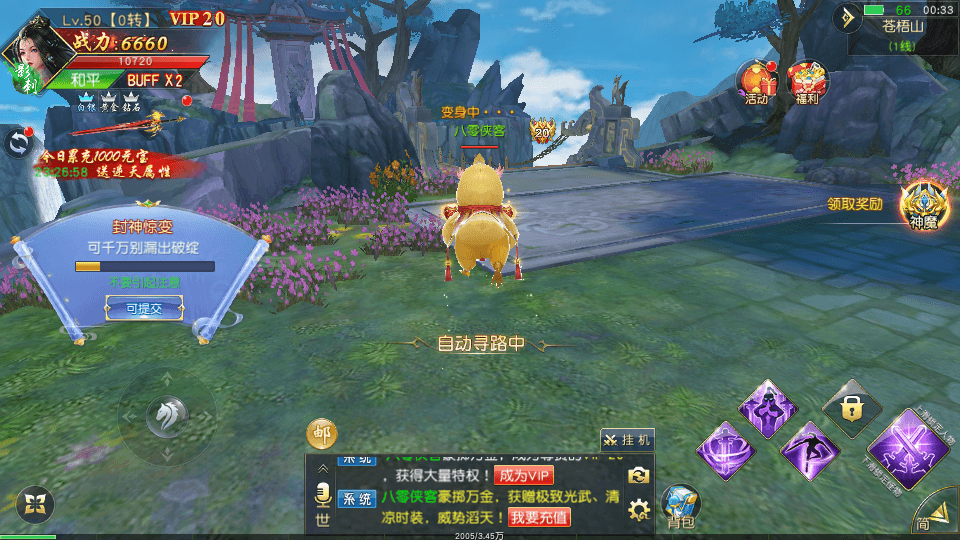960x540 pixels.
Task: Open chat settings gear icon
Action: pos(638,510)
